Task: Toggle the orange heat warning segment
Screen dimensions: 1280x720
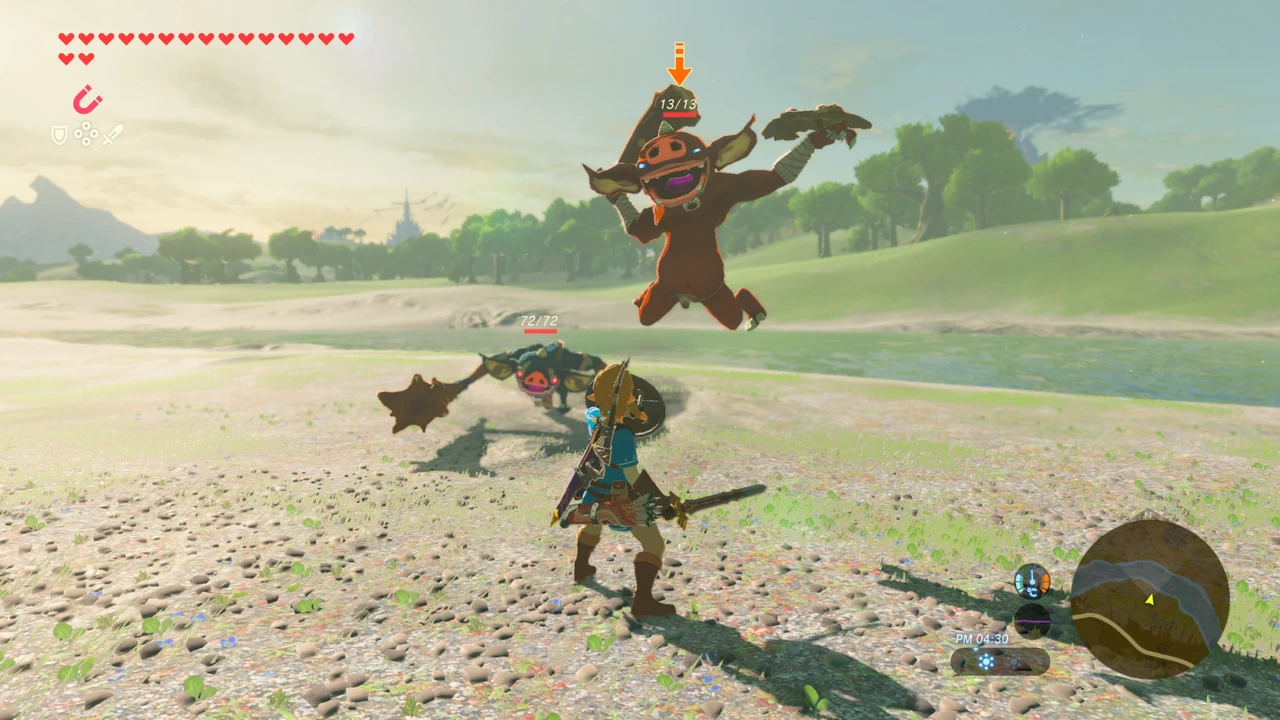Action: click(1045, 580)
